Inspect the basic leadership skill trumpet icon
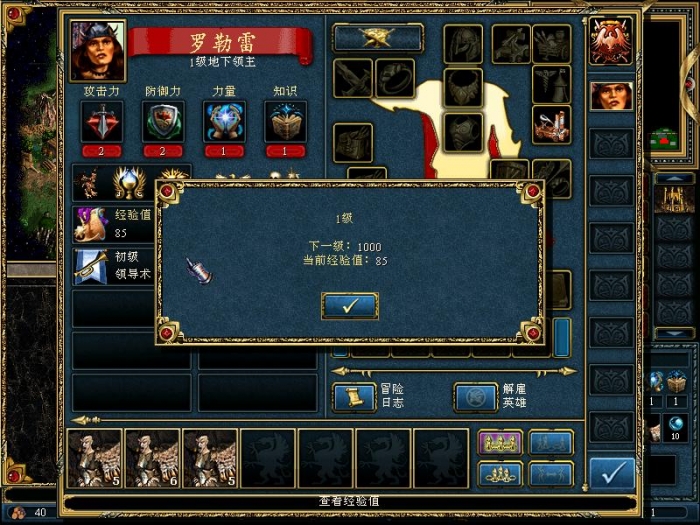 93,265
